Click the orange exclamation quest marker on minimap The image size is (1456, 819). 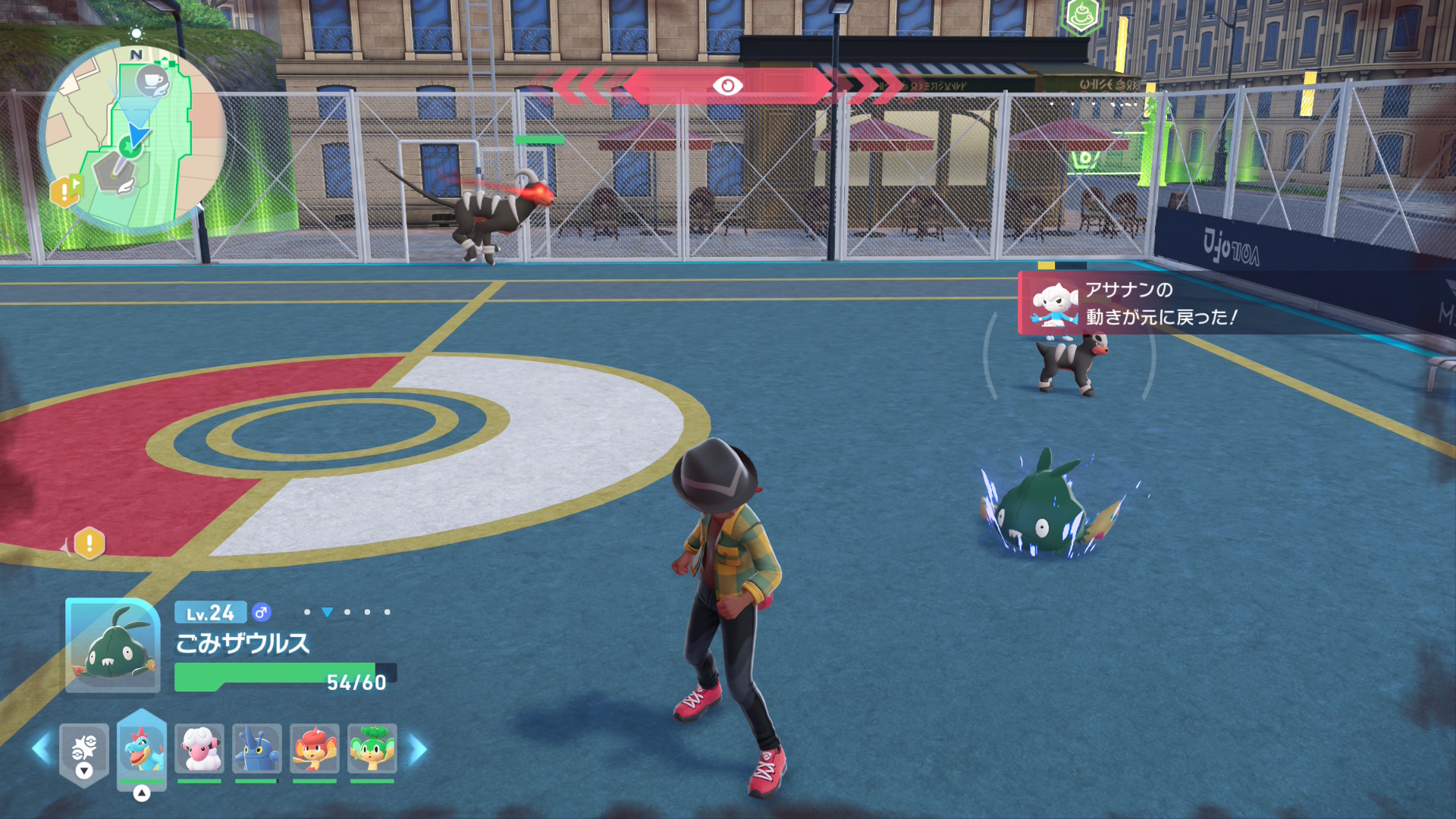pyautogui.click(x=65, y=191)
